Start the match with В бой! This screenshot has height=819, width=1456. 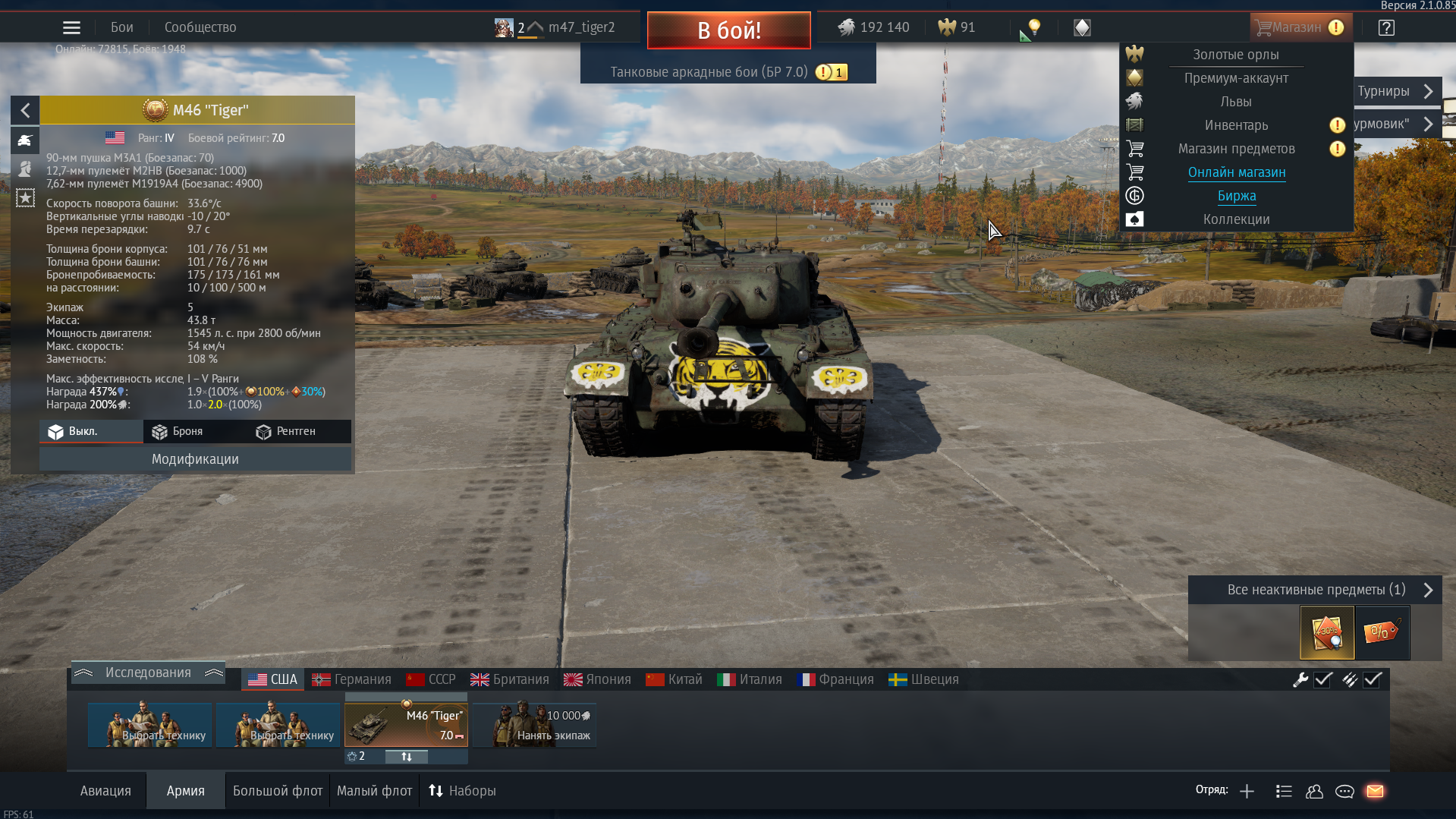pyautogui.click(x=728, y=30)
